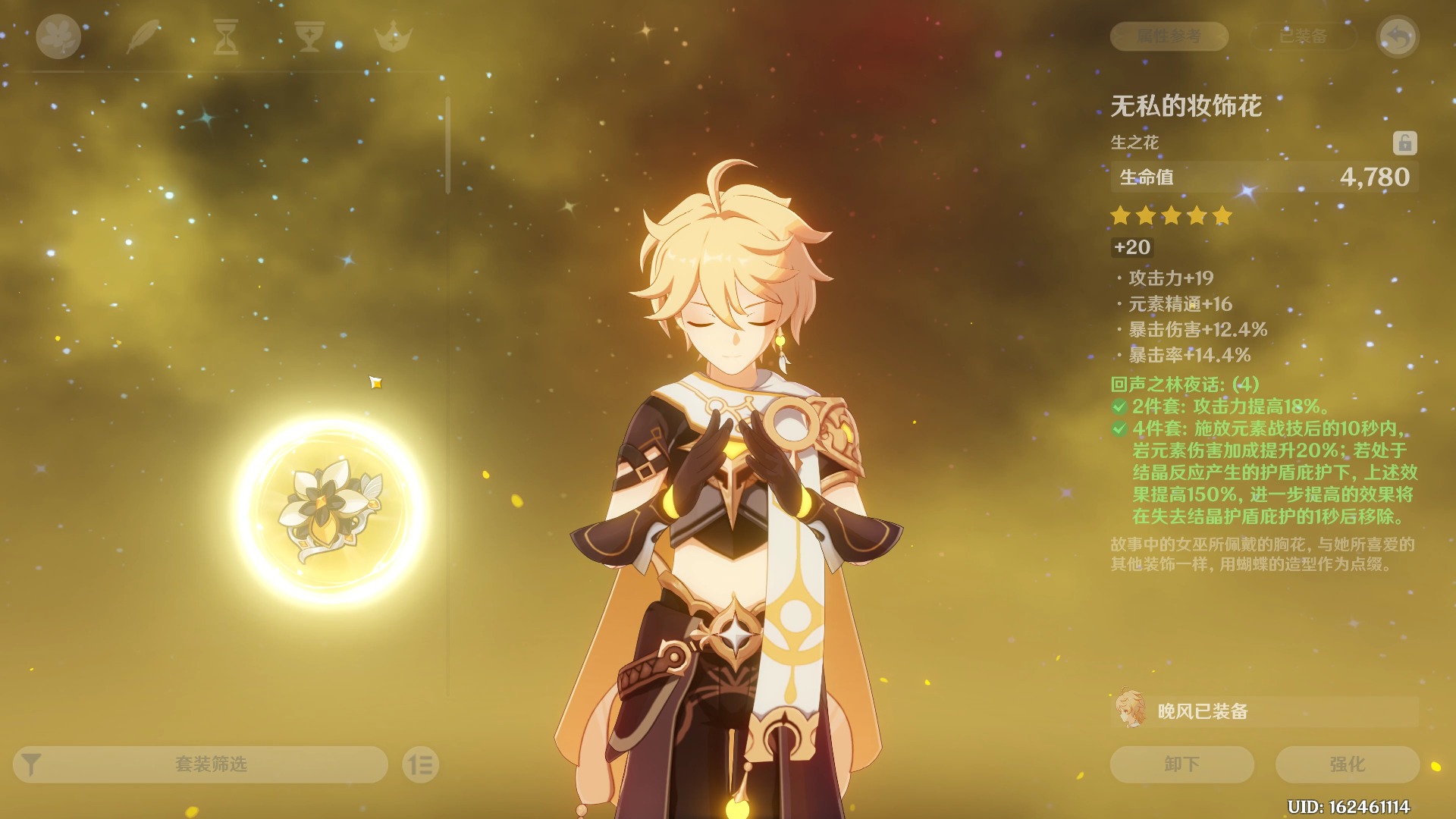1456x819 pixels.
Task: Go back with the return arrow button
Action: (1398, 36)
